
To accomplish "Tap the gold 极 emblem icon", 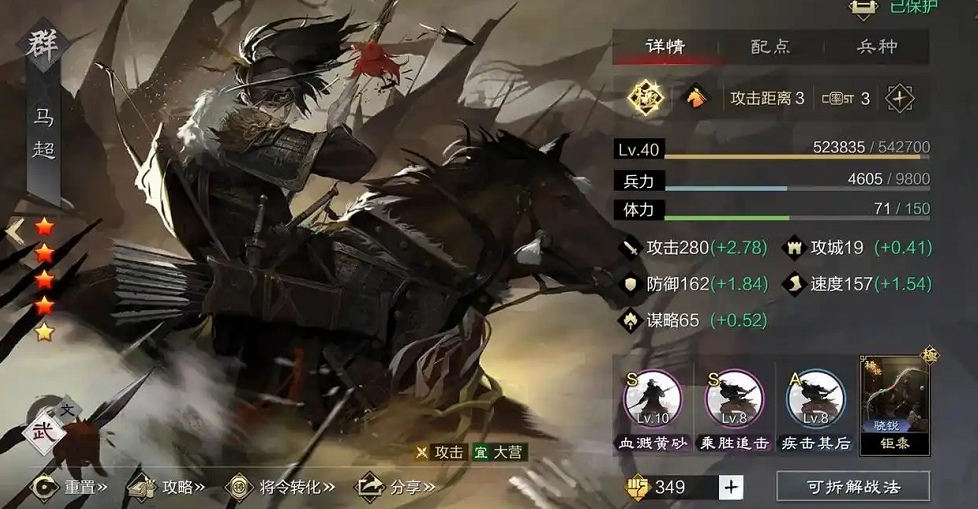I will click(x=646, y=98).
